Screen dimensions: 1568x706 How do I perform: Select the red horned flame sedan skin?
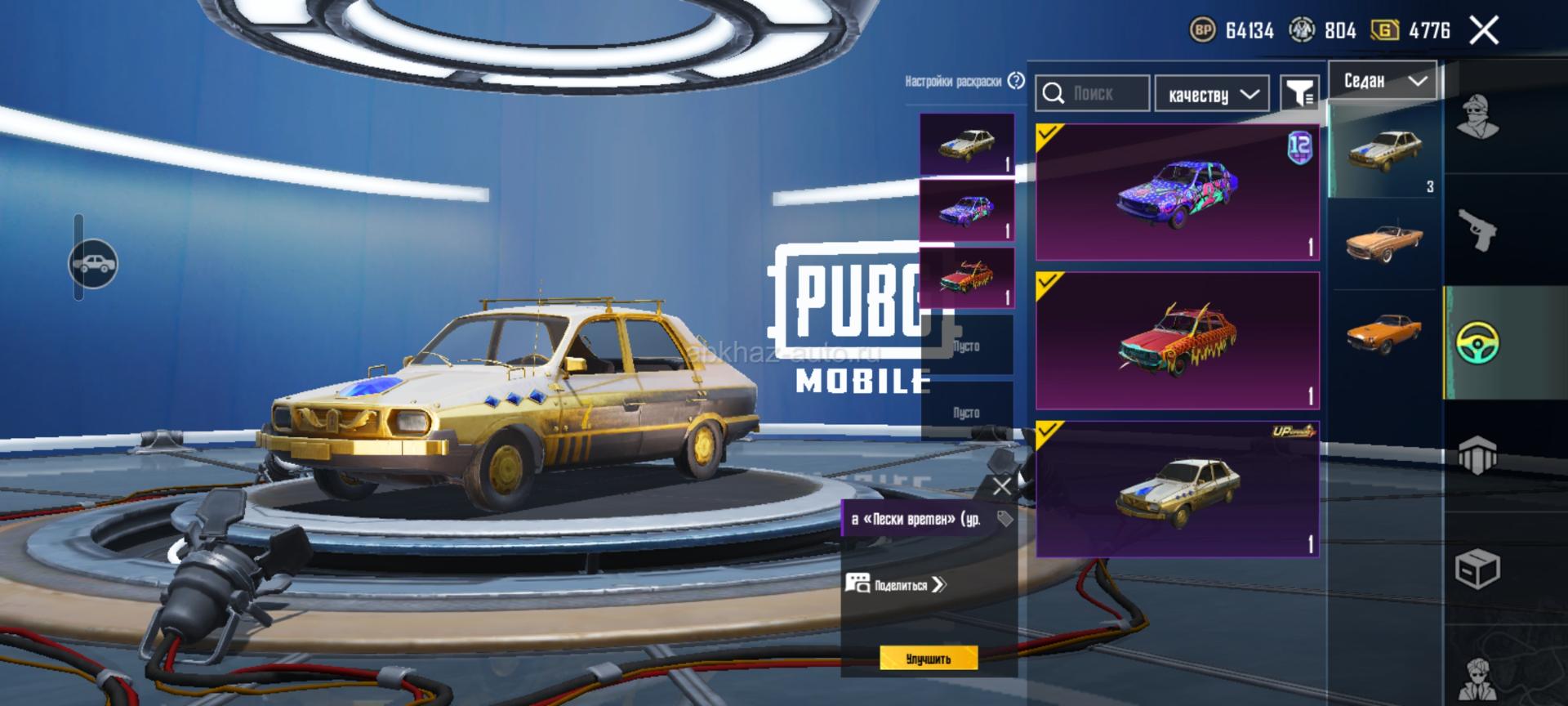point(1177,340)
